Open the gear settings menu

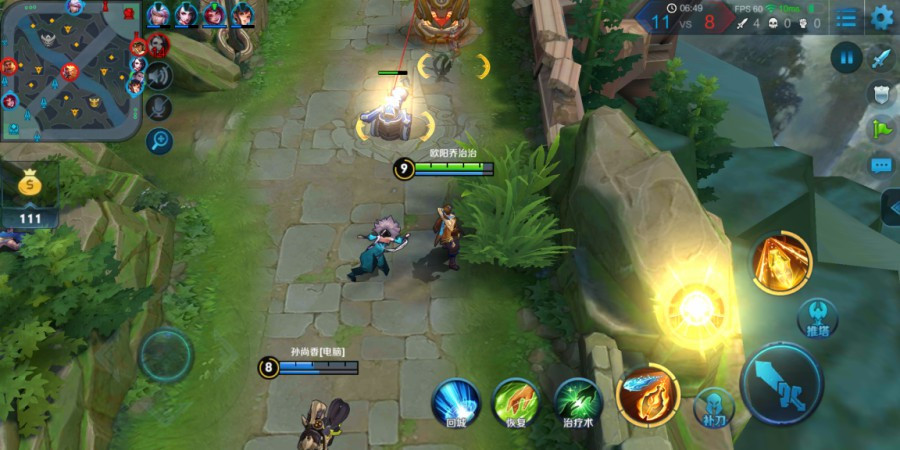(x=881, y=17)
